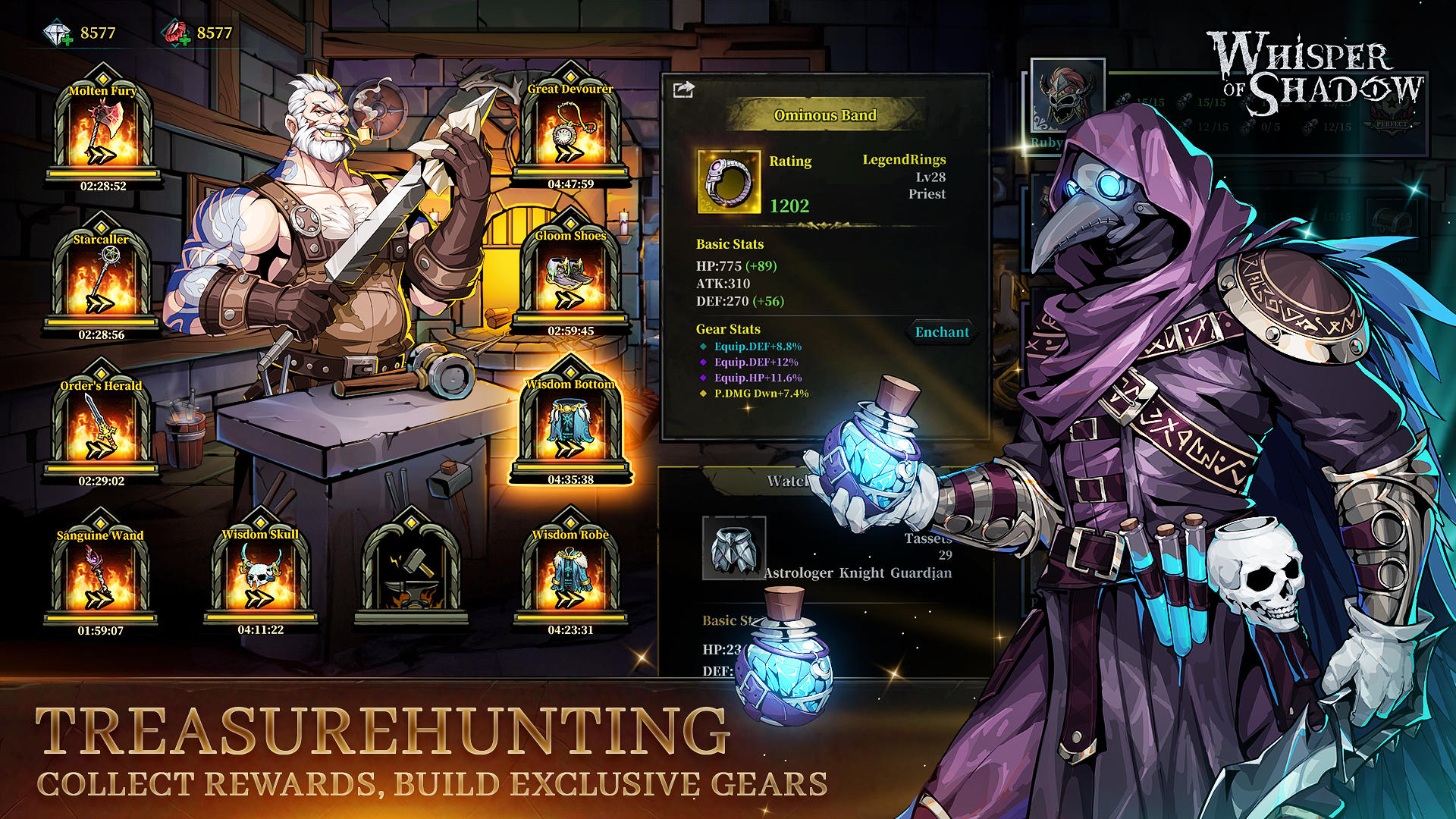Select the Equip.DEF+8.8% gear stat entry
This screenshot has height=819, width=1456.
coord(758,345)
